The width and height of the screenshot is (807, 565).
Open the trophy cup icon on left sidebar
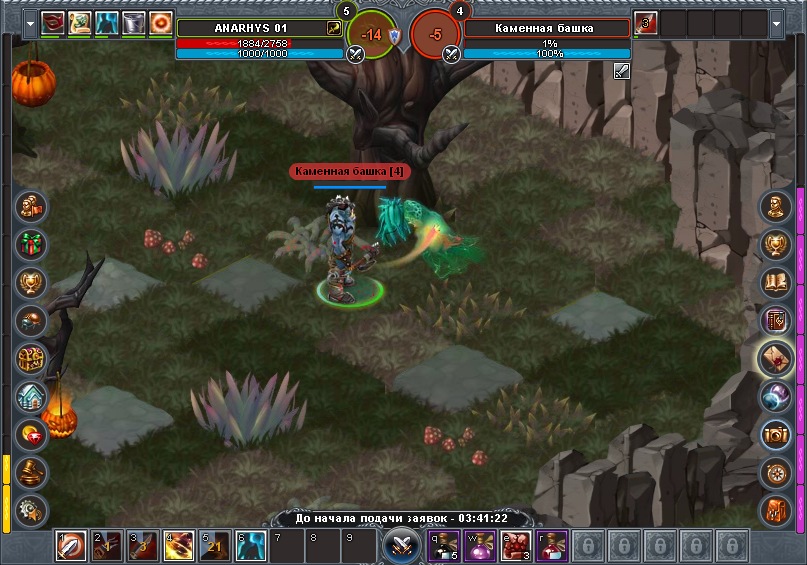[31, 282]
